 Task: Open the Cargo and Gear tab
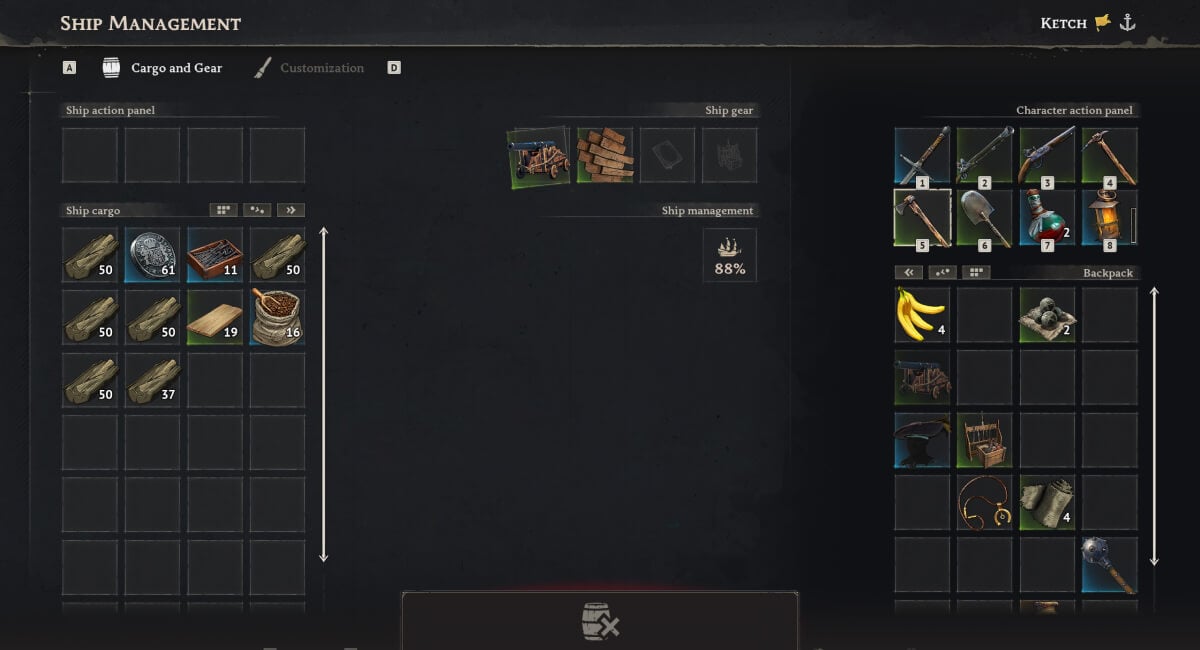(163, 68)
